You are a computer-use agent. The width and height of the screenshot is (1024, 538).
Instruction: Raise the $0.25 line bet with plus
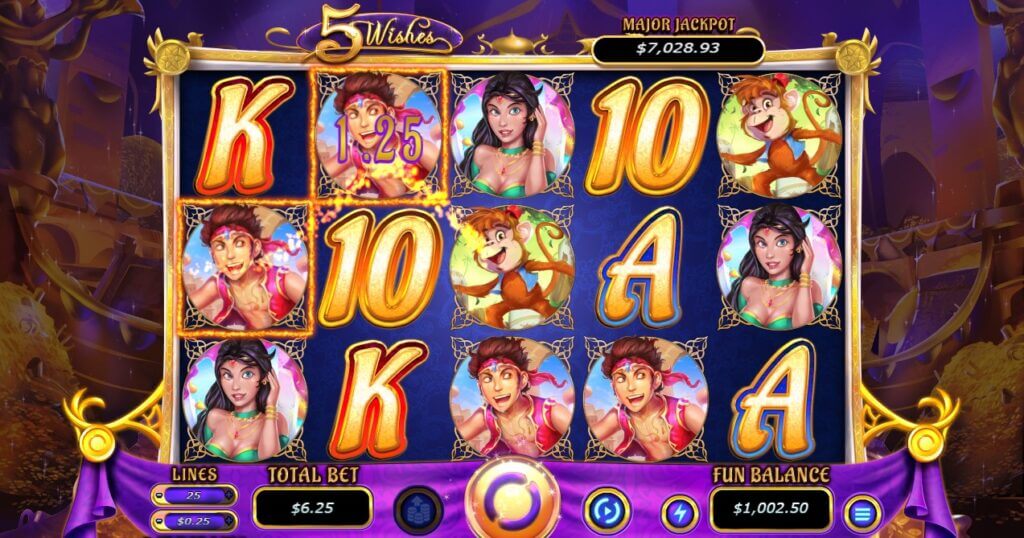pos(230,520)
